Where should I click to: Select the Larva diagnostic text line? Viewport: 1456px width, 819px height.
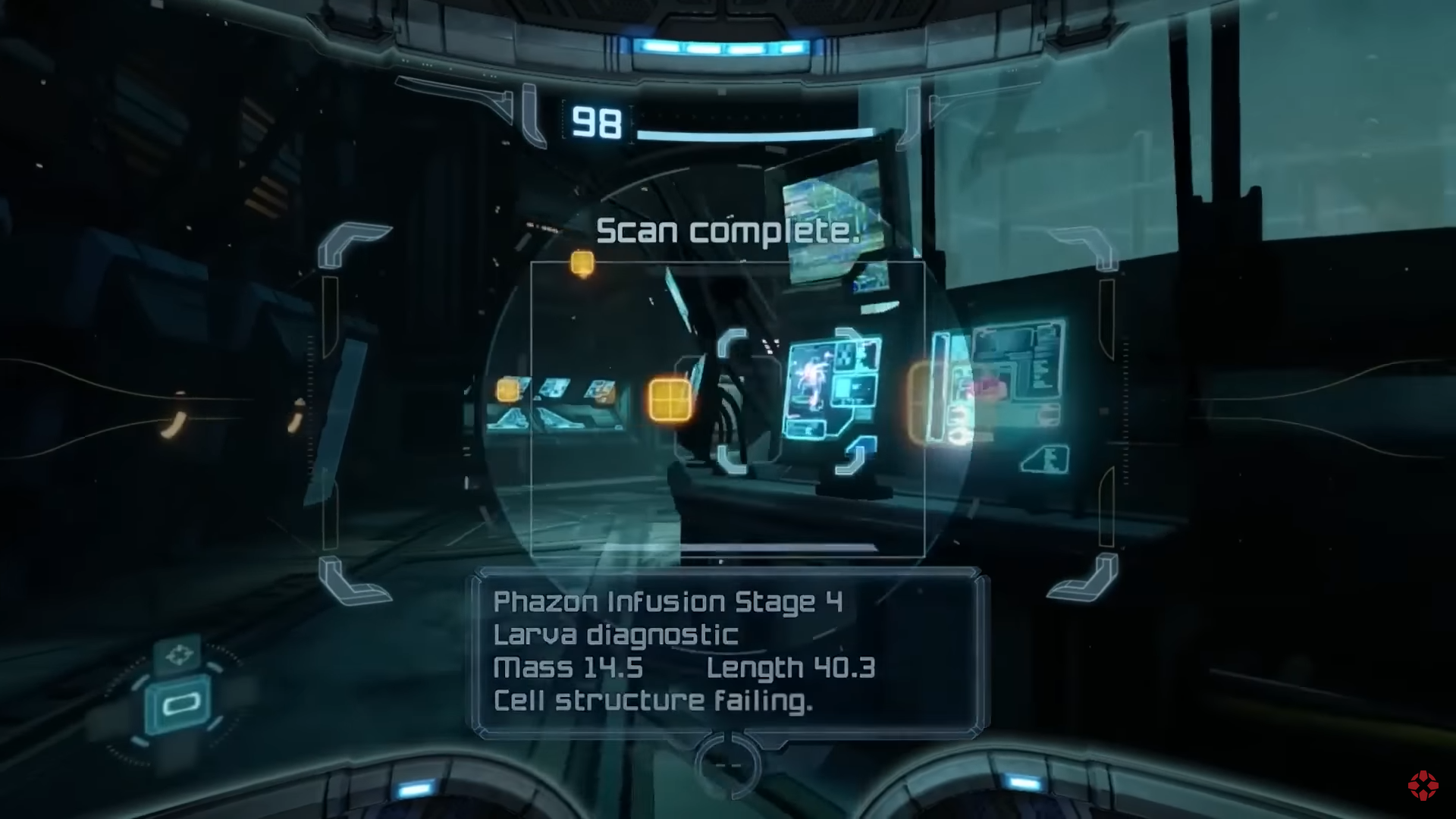click(x=616, y=635)
